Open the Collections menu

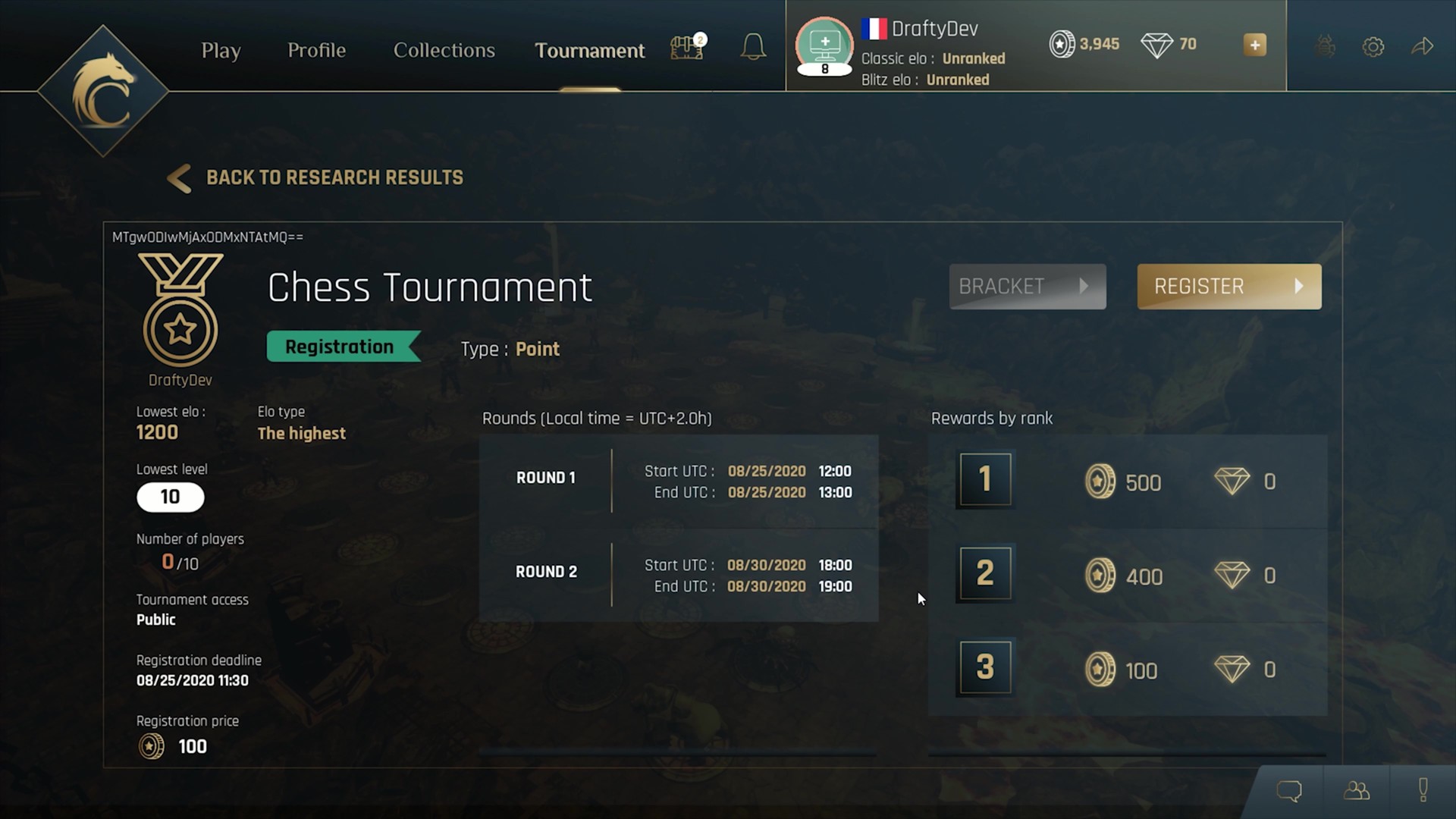[444, 50]
